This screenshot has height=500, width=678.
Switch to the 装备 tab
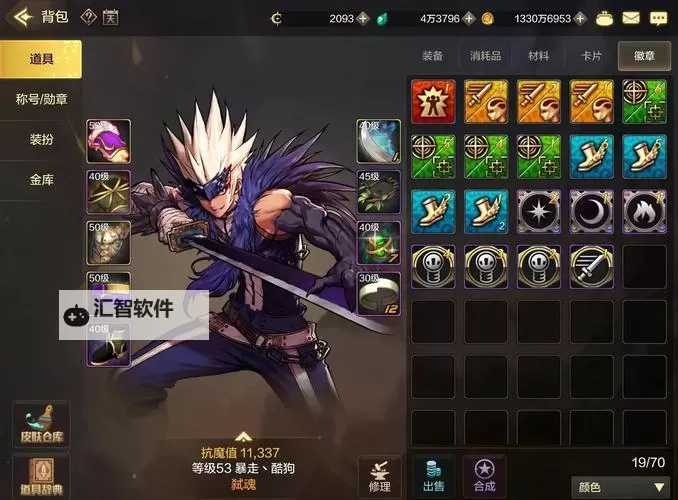coord(432,57)
